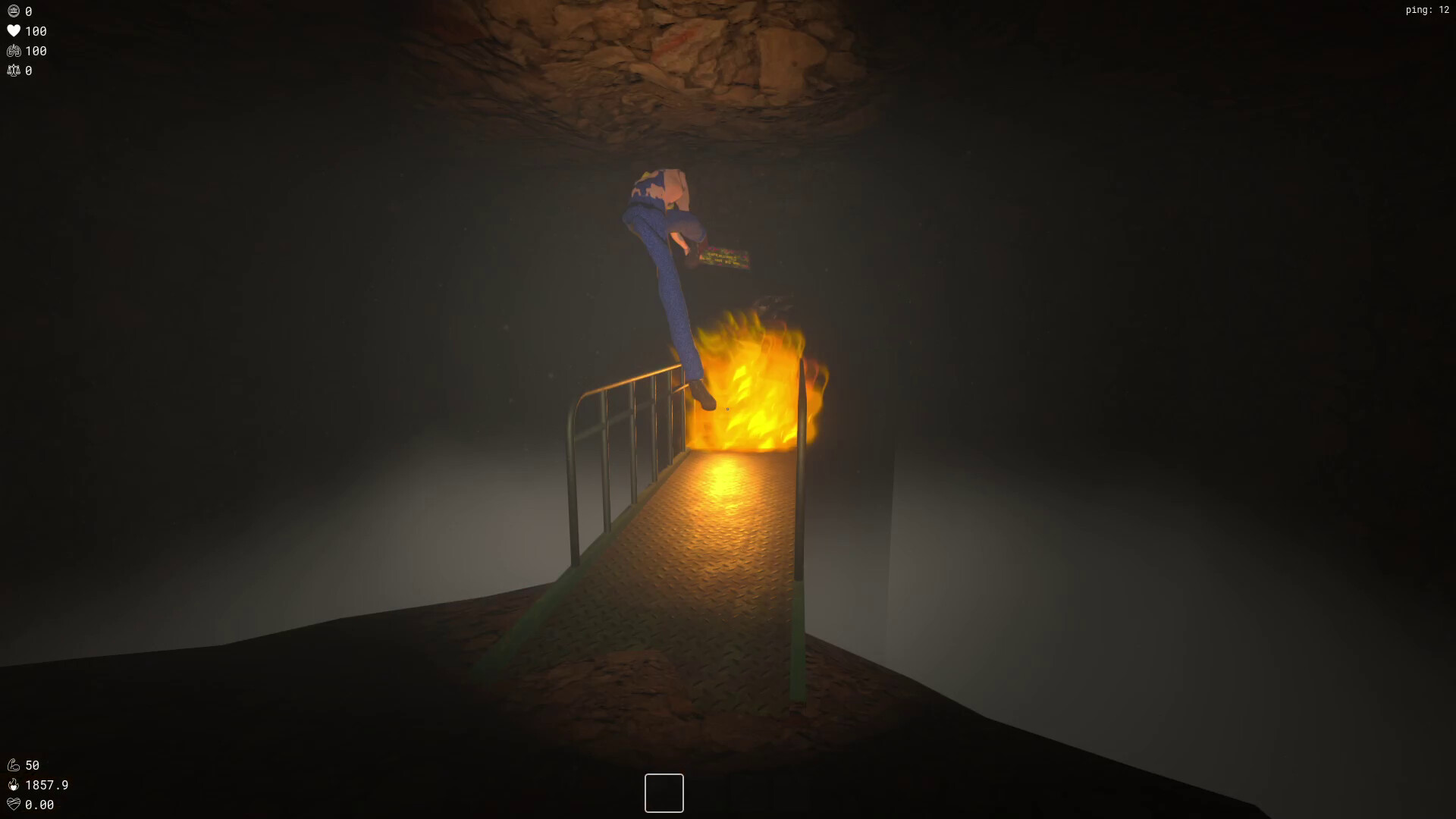
Task: Select the heart health icon reading 100
Action: tap(14, 31)
